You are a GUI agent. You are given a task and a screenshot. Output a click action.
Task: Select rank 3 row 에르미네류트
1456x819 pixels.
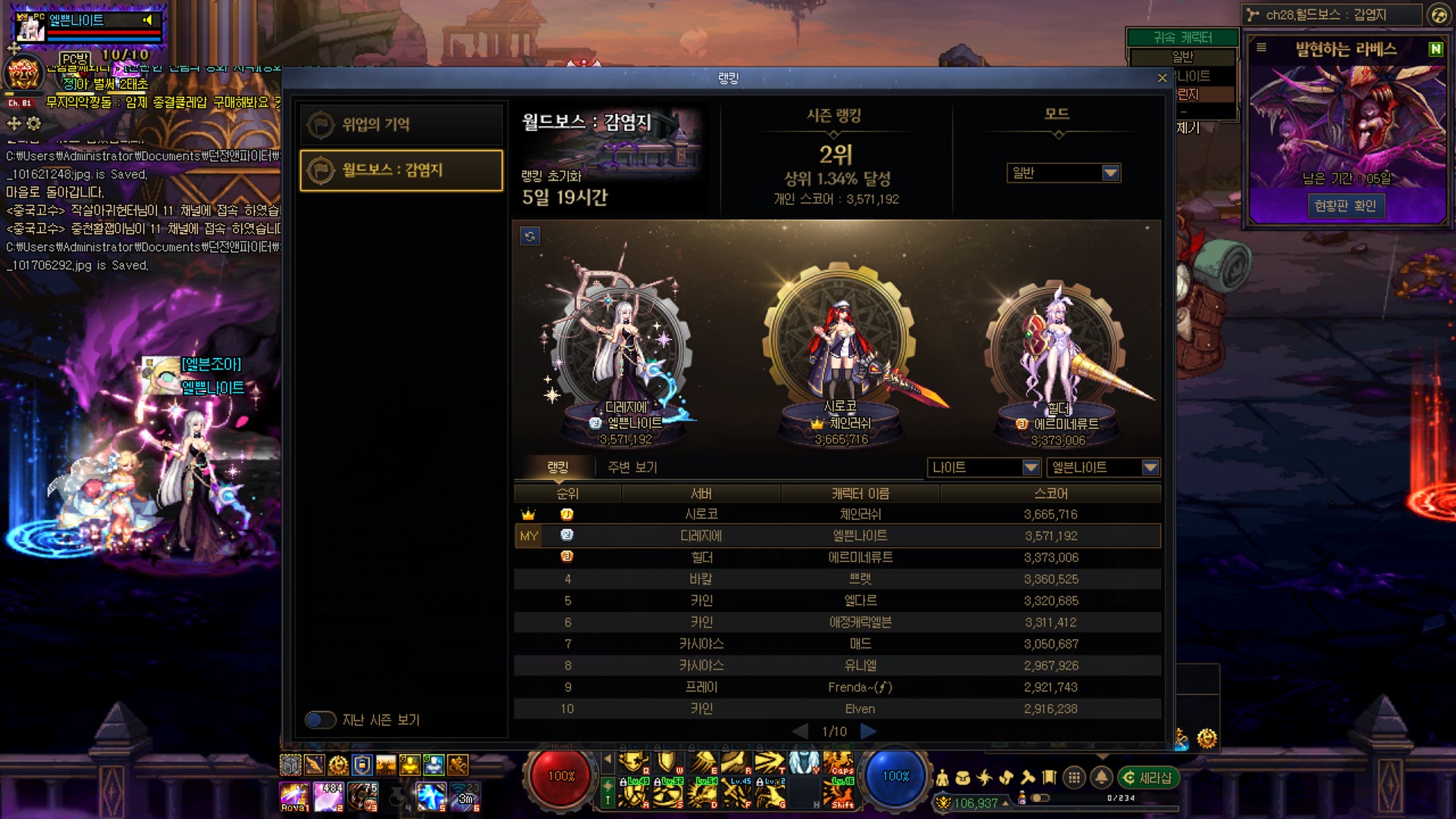837,557
